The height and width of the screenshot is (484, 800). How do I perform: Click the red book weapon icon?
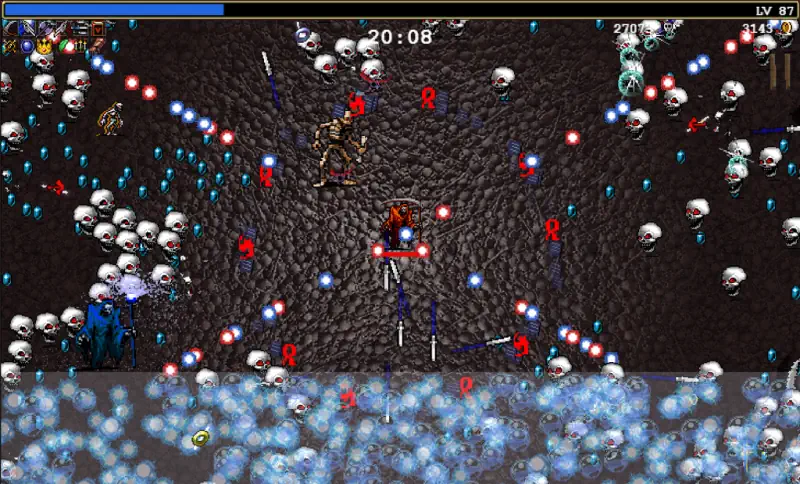point(98,29)
